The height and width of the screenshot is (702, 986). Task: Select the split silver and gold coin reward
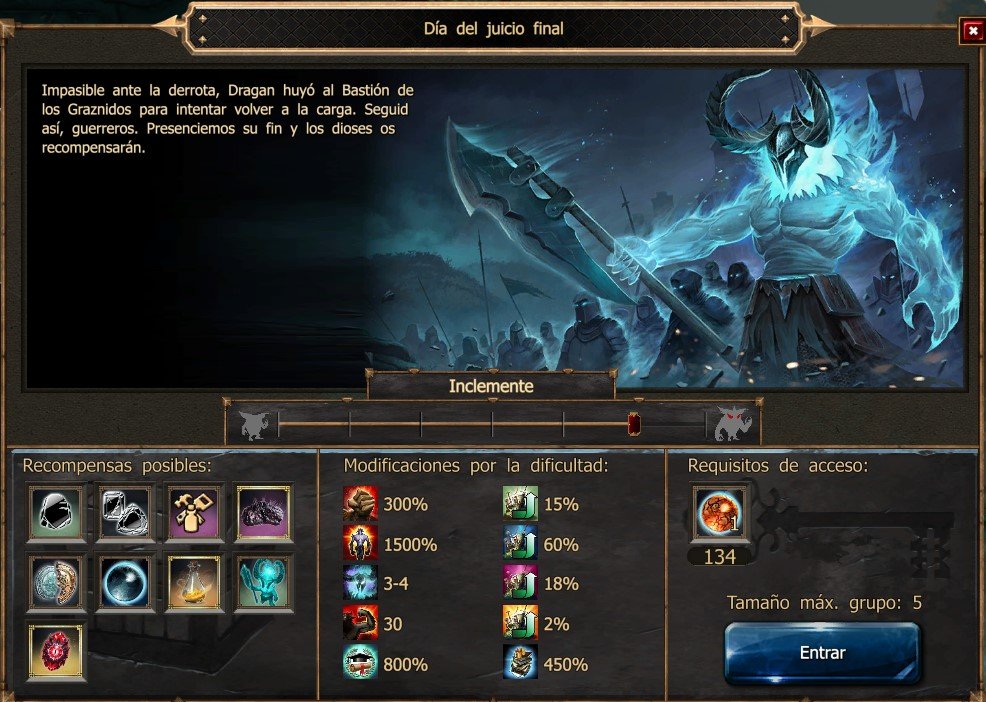[56, 582]
